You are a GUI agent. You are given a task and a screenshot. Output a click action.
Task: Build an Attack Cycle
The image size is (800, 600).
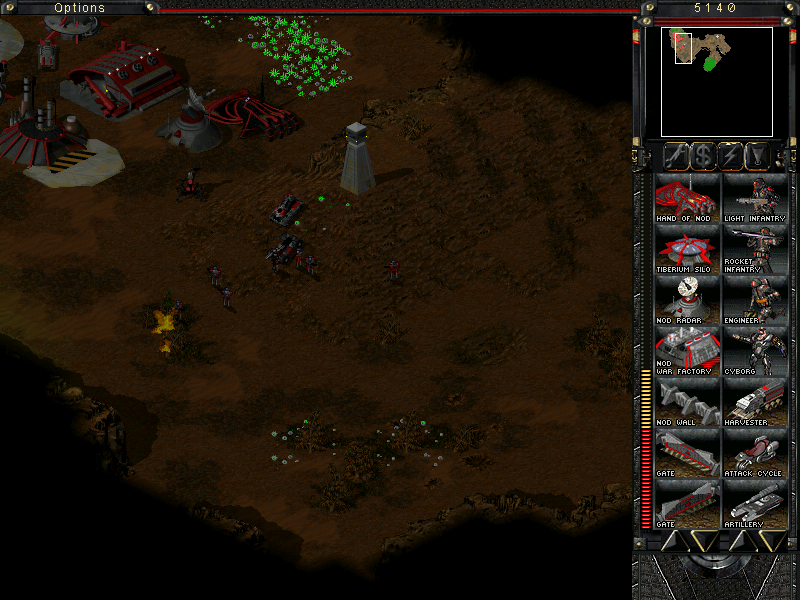point(755,453)
